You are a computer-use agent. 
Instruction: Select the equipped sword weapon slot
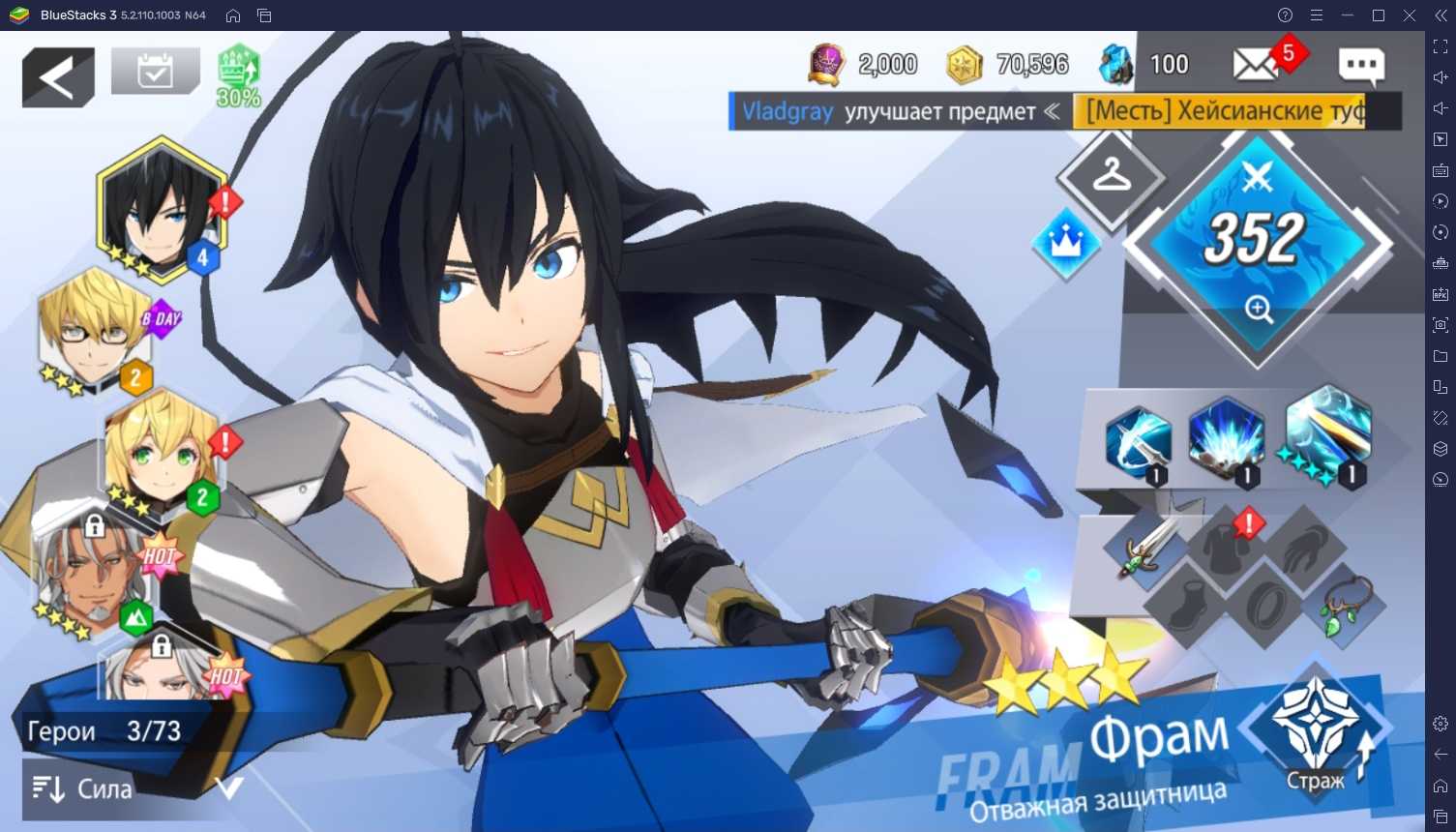[1147, 548]
